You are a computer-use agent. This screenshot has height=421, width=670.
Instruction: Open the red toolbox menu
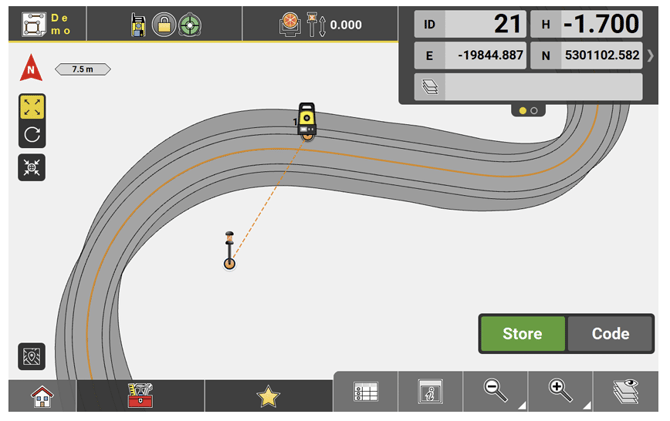point(140,396)
